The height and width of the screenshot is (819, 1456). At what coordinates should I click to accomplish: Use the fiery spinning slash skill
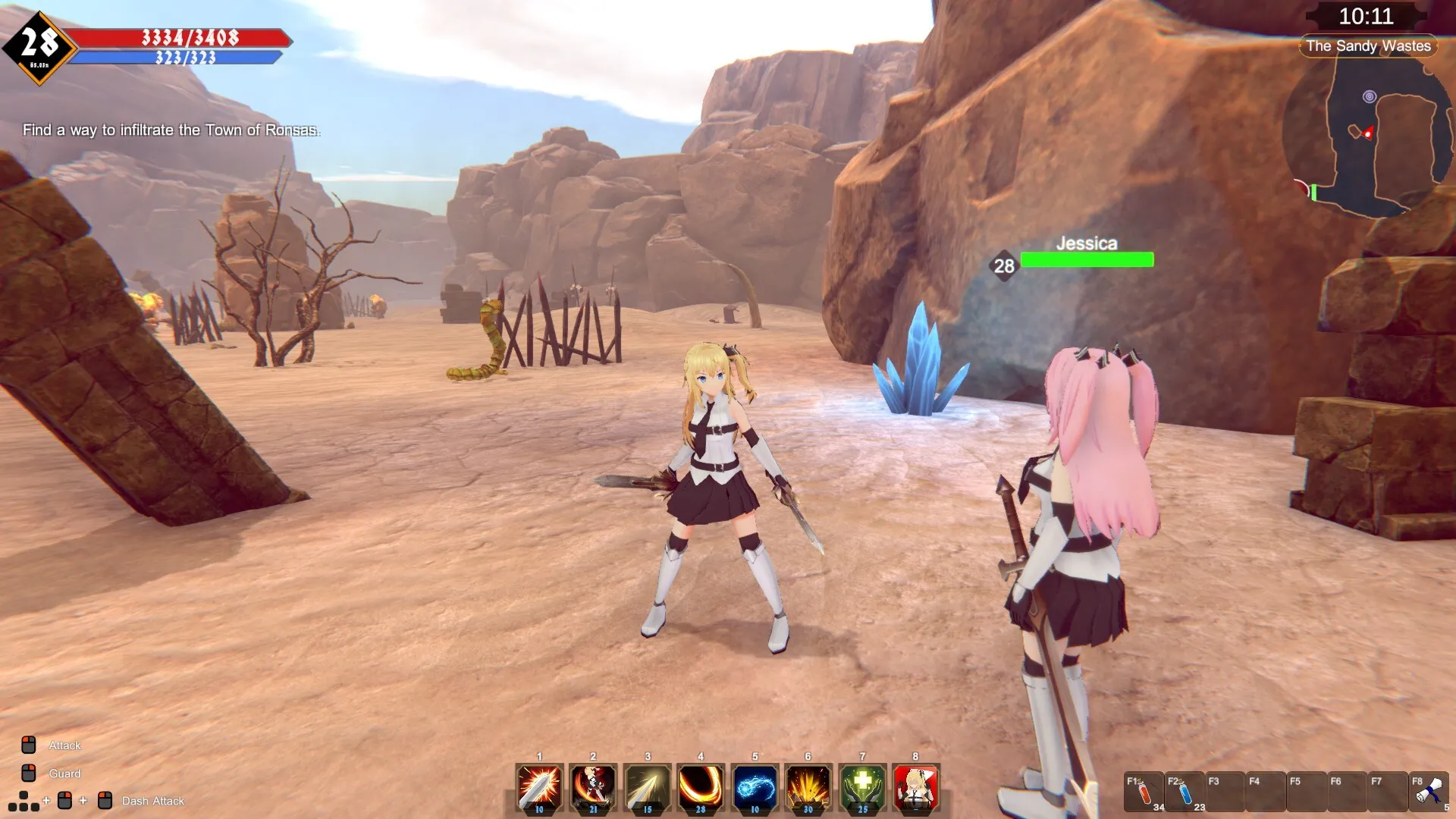[x=593, y=788]
